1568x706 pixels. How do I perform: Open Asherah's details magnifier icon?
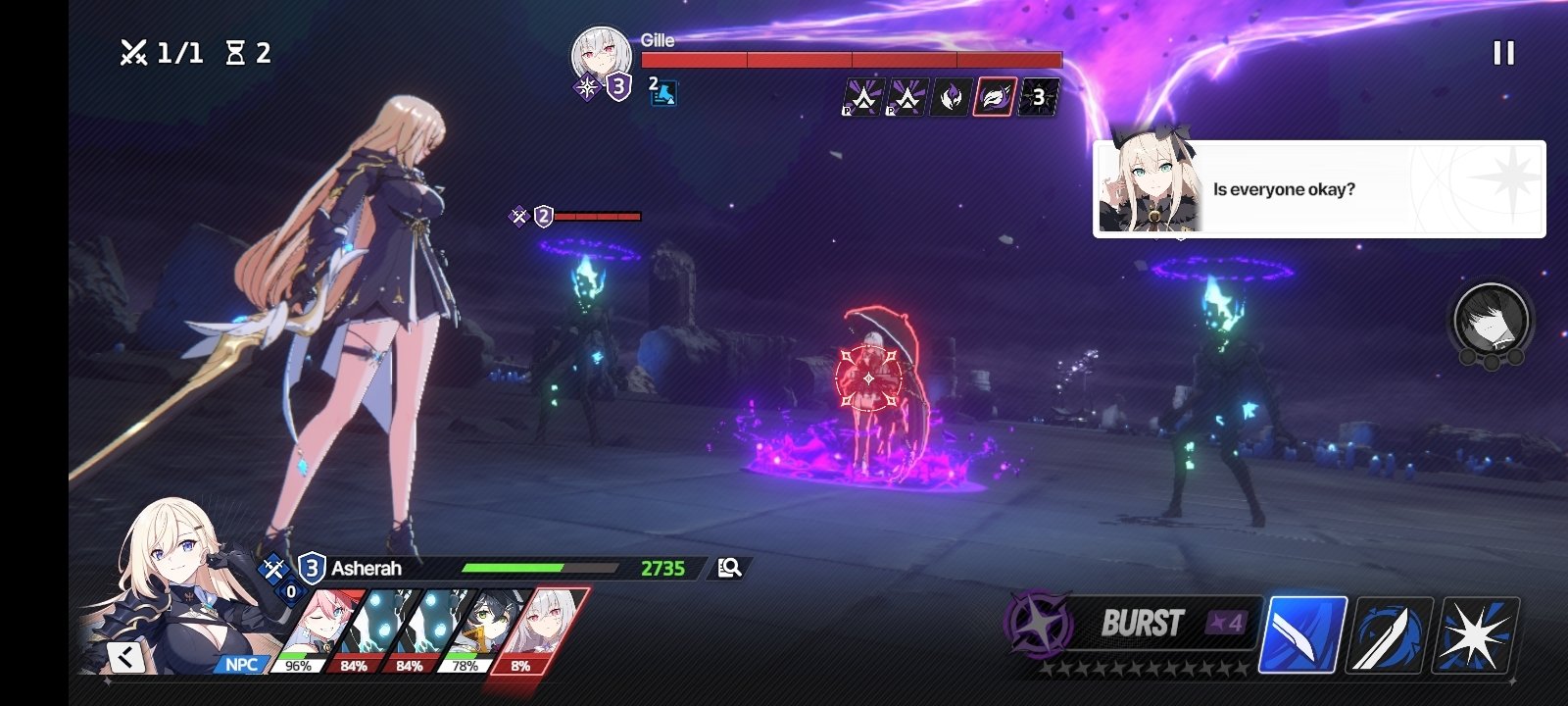pyautogui.click(x=729, y=568)
